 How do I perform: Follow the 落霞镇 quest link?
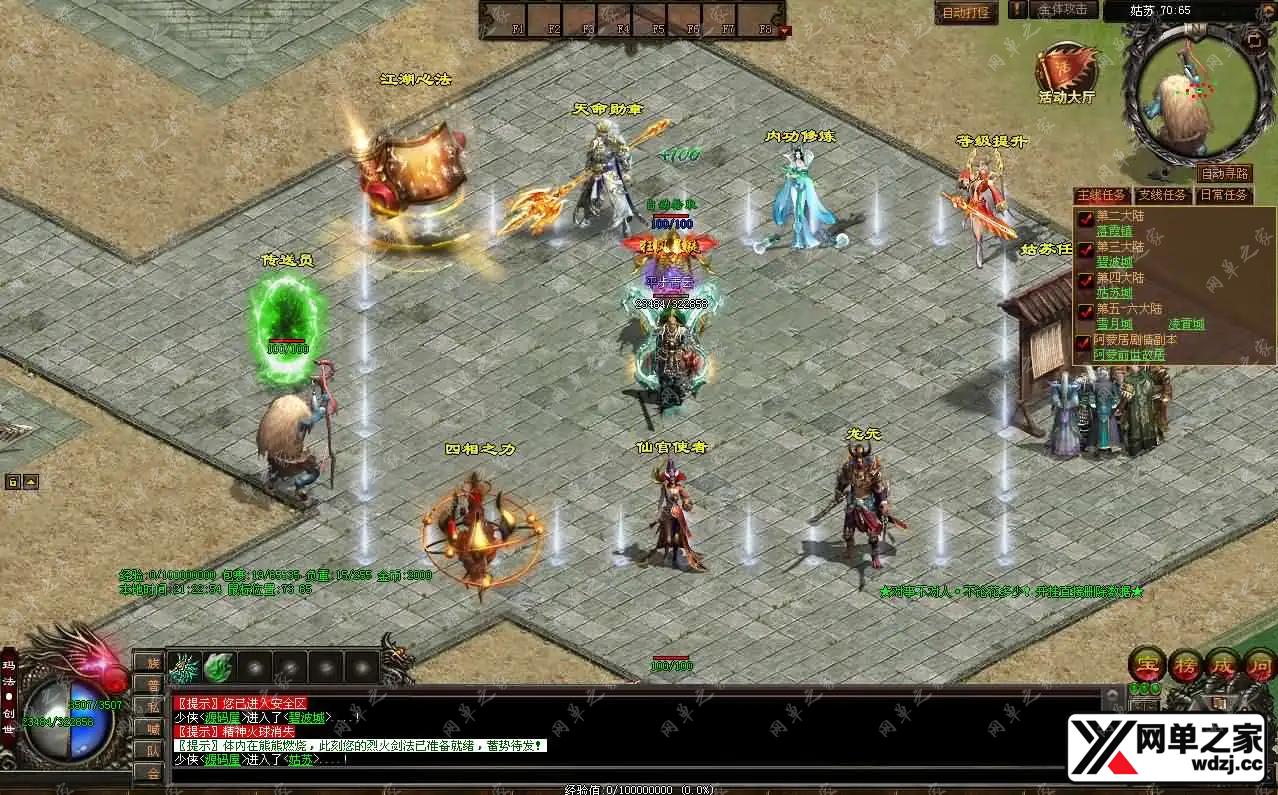1113,231
